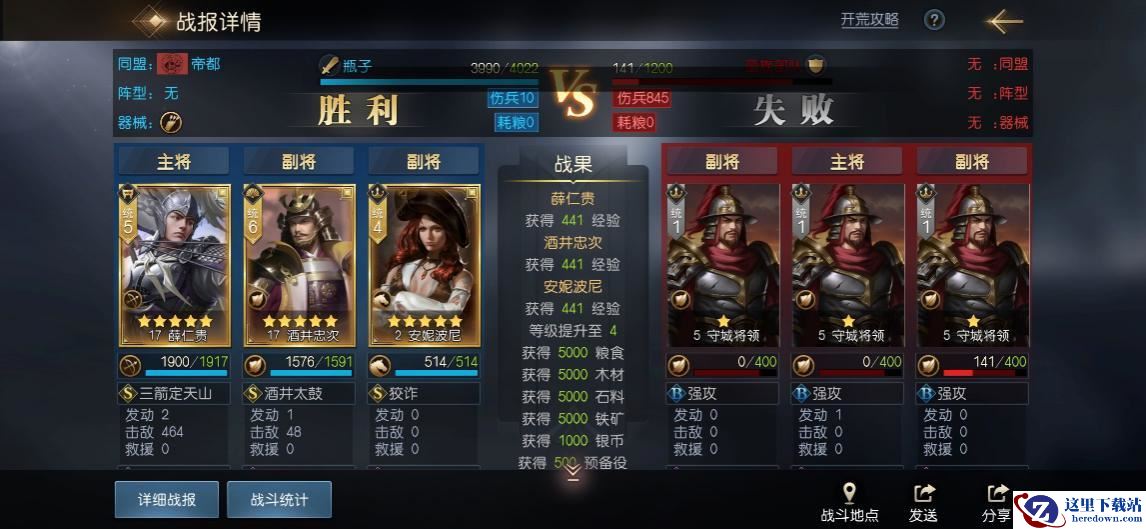Image resolution: width=1146 pixels, height=529 pixels.
Task: Open the 战斗统计 battle statistics
Action: pyautogui.click(x=279, y=499)
